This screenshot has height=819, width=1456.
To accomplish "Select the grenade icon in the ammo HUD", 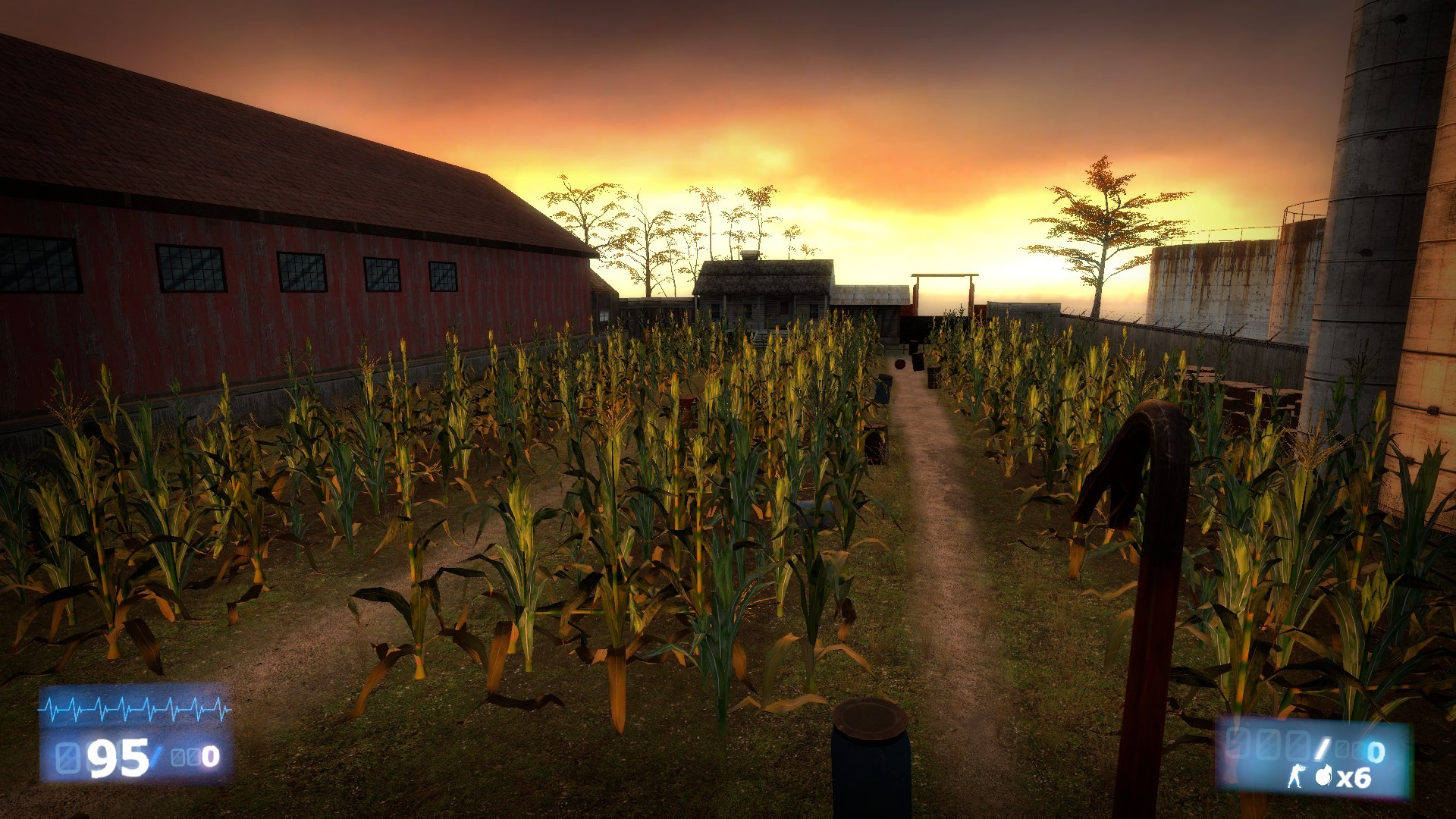I will tap(1323, 776).
